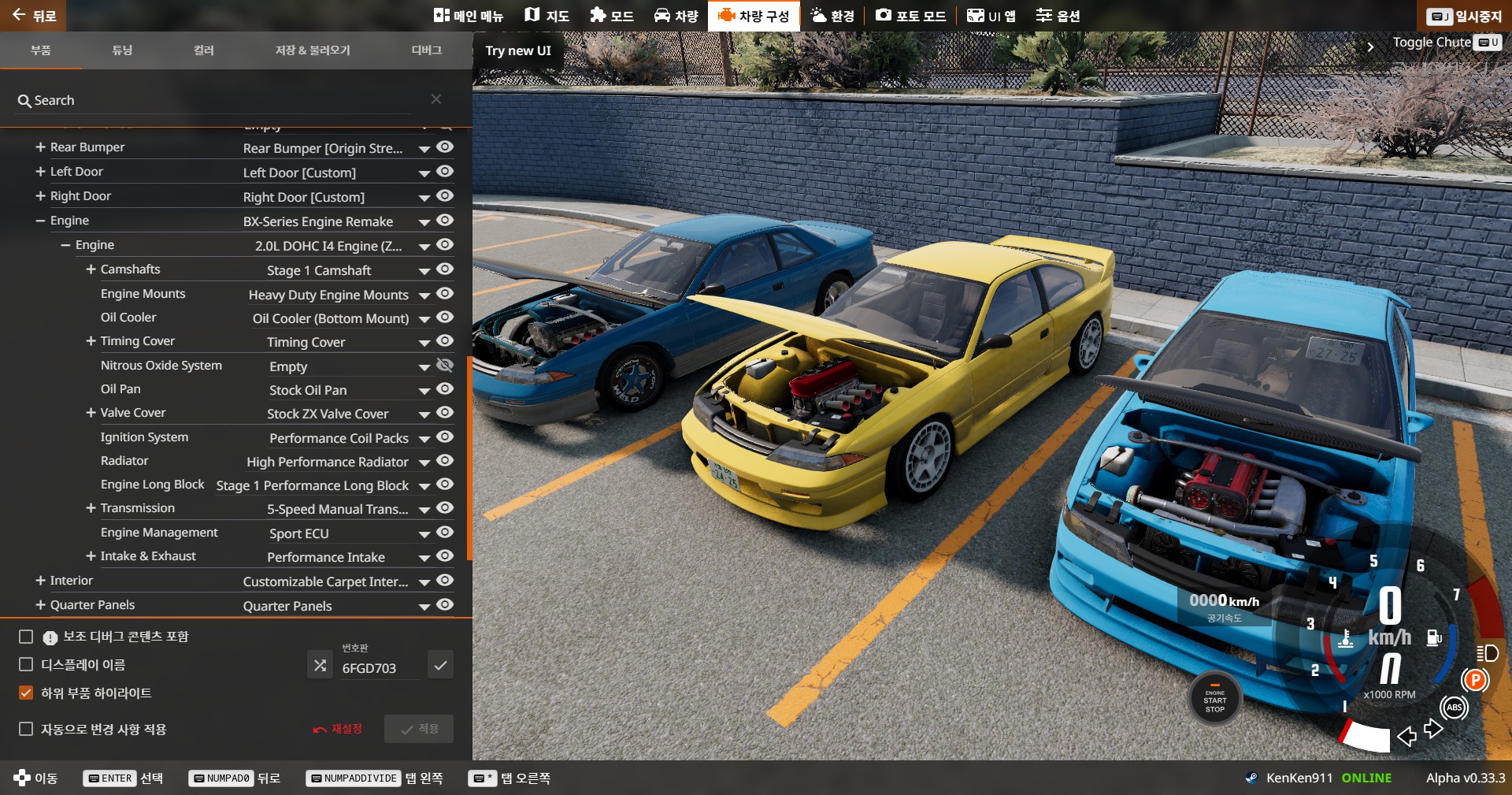
Task: Switch to 포토 모드 photo mode
Action: click(x=910, y=16)
